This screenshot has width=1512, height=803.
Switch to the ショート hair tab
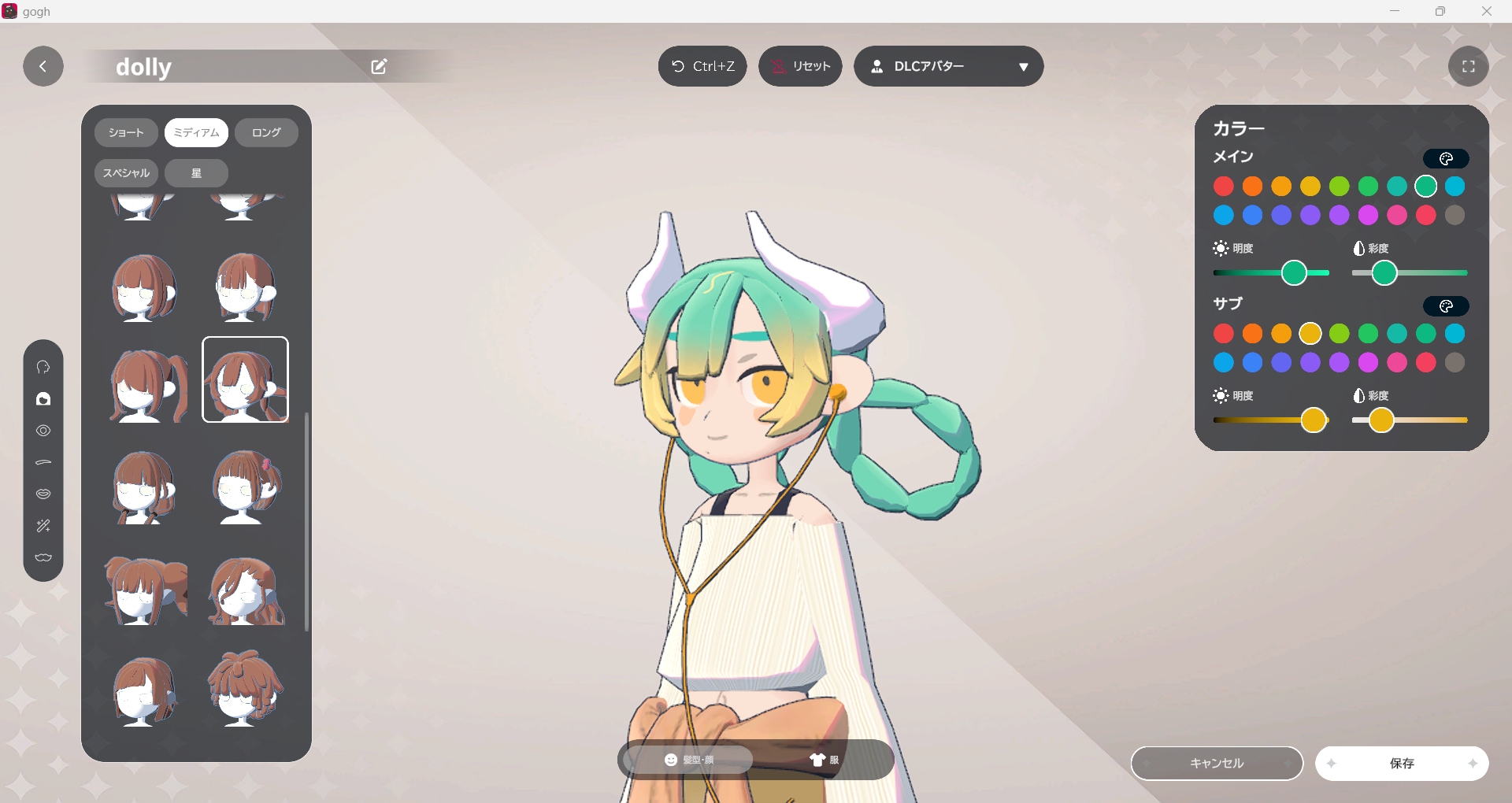126,133
